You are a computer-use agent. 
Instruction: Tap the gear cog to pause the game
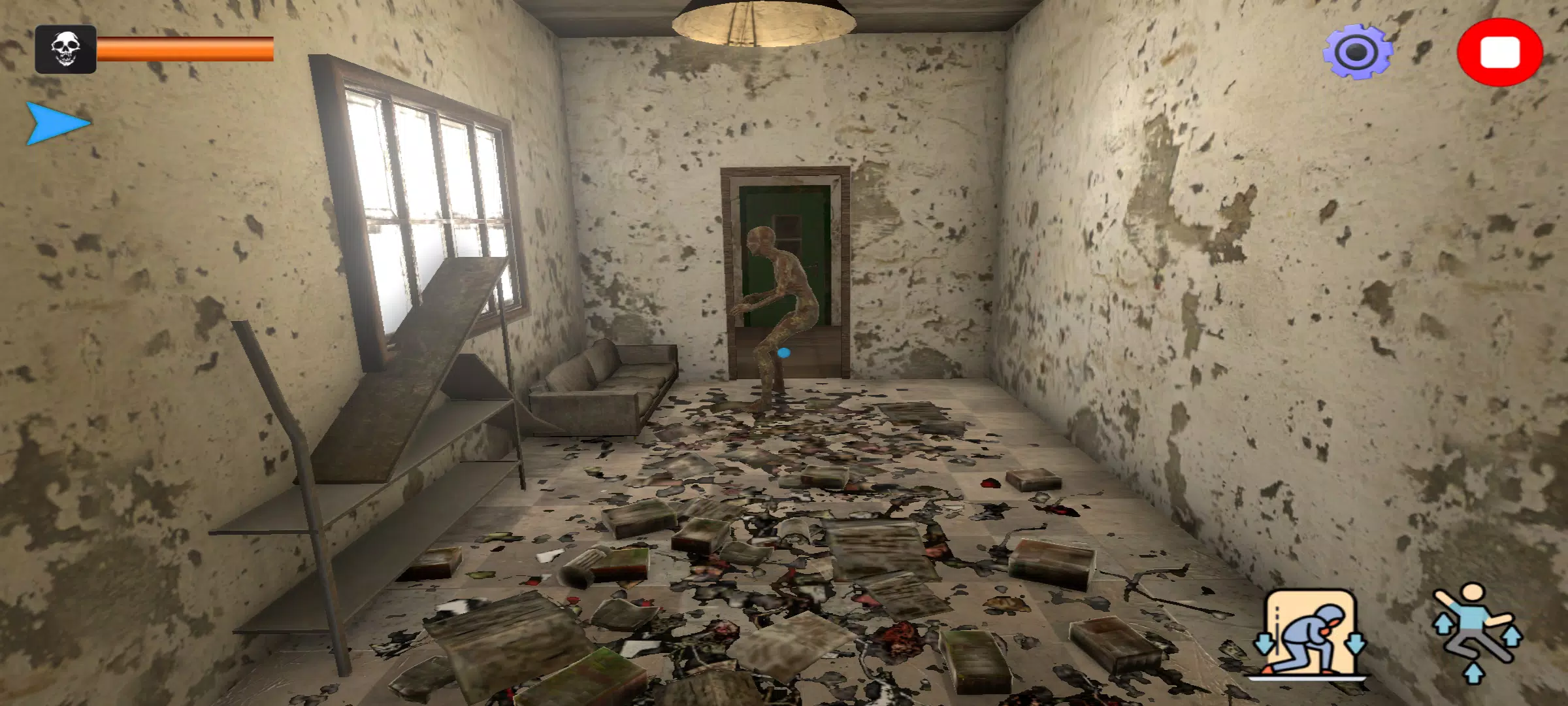(1358, 49)
